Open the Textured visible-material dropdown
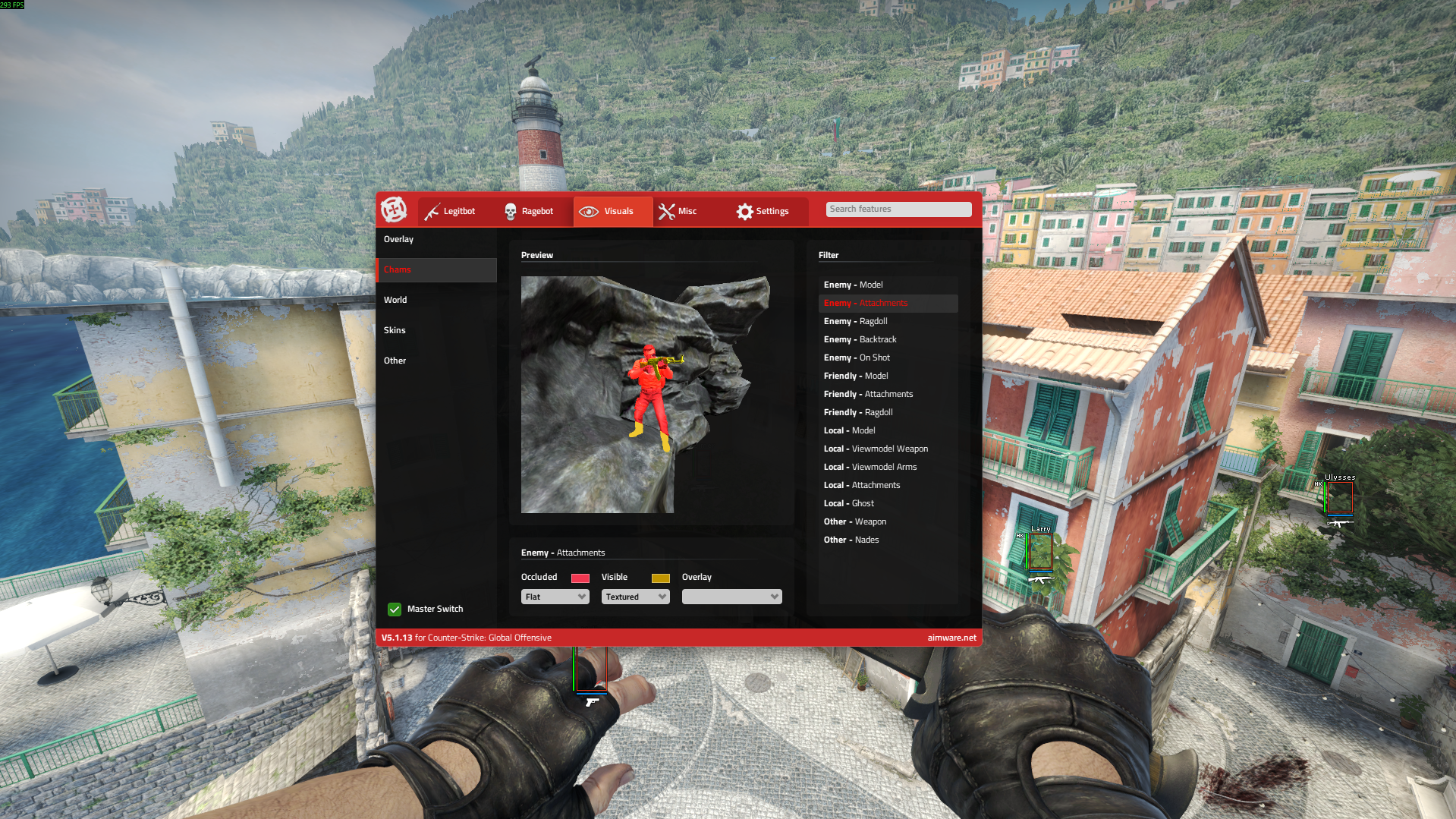 click(635, 597)
